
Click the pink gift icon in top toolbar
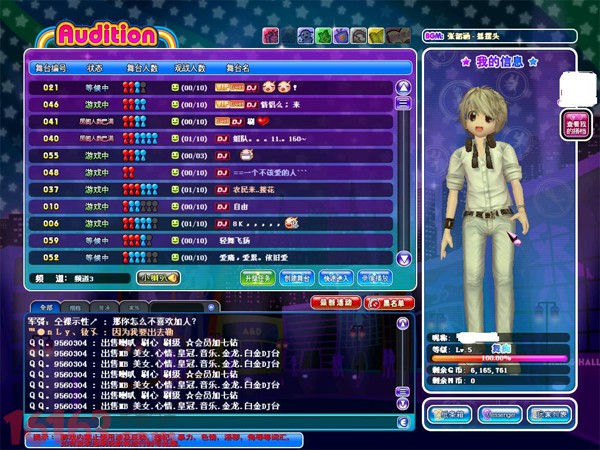(x=270, y=36)
